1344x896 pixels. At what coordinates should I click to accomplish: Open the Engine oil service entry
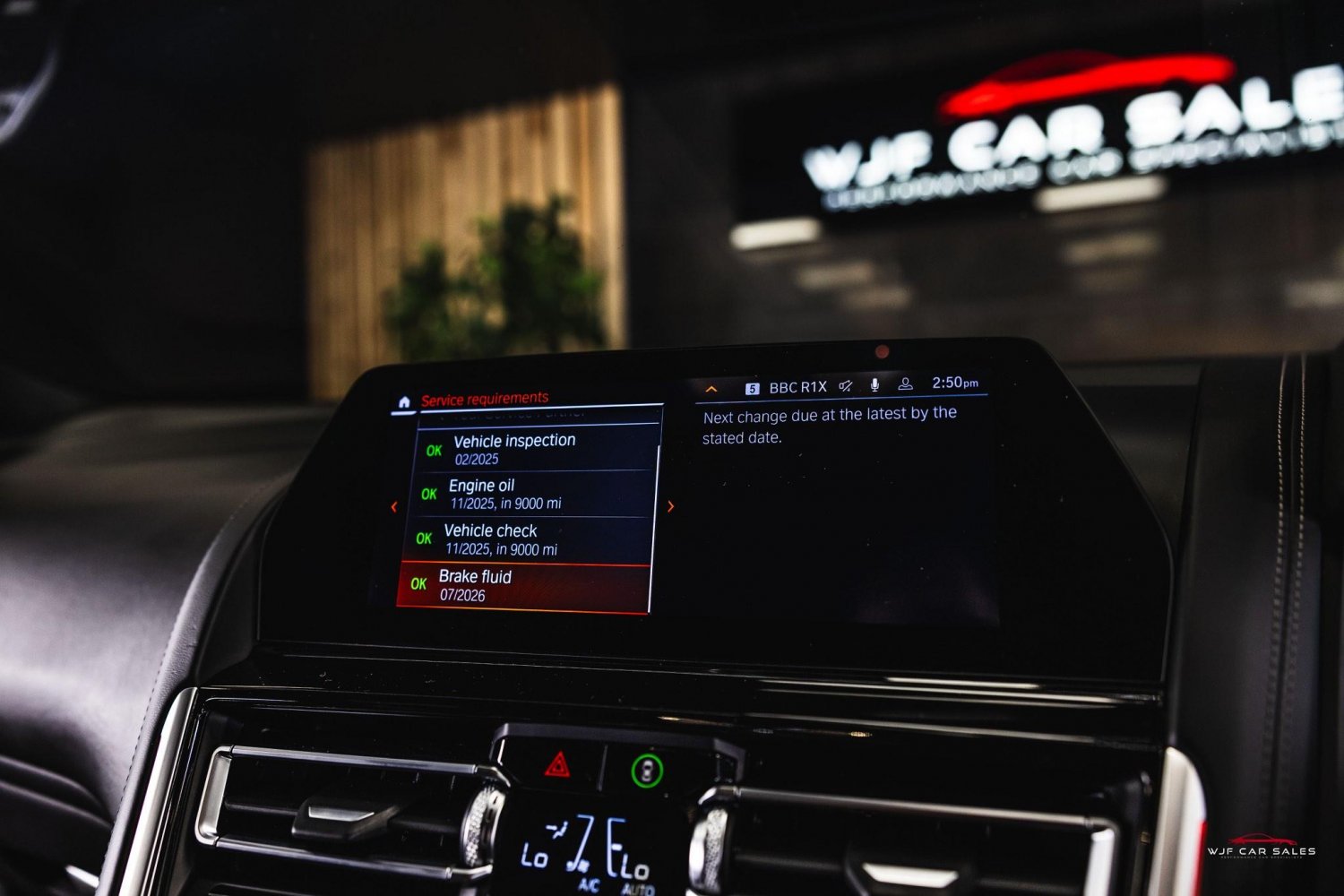click(x=532, y=494)
